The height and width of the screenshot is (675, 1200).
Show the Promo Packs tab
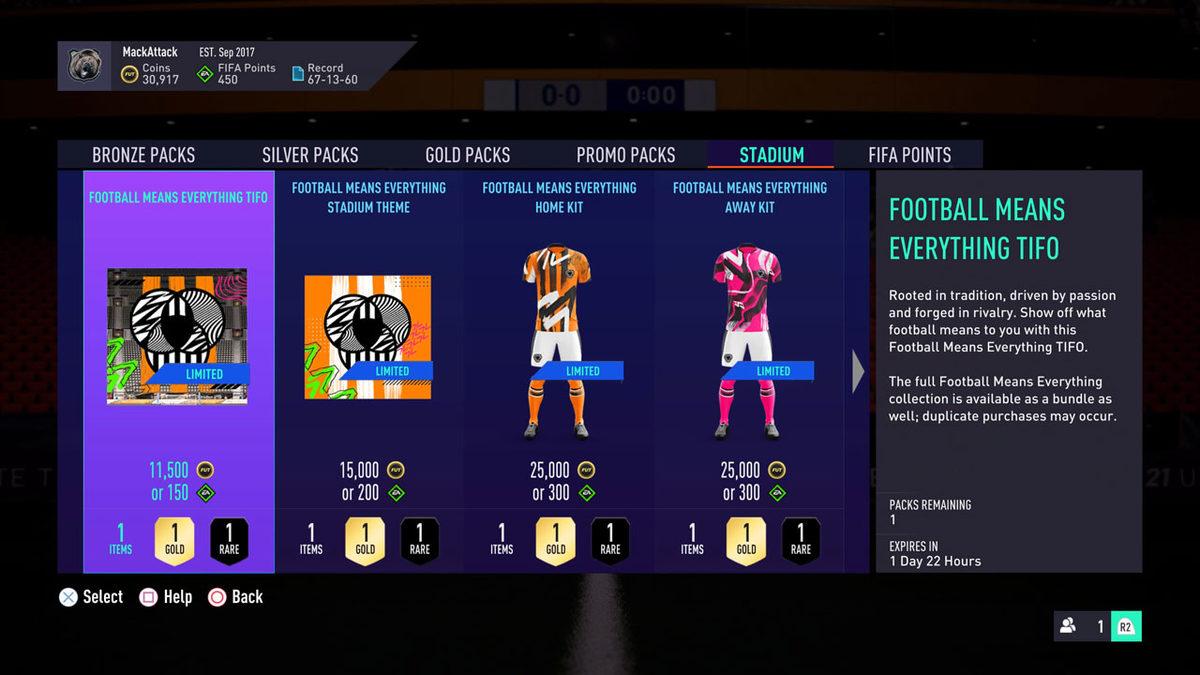click(x=626, y=155)
